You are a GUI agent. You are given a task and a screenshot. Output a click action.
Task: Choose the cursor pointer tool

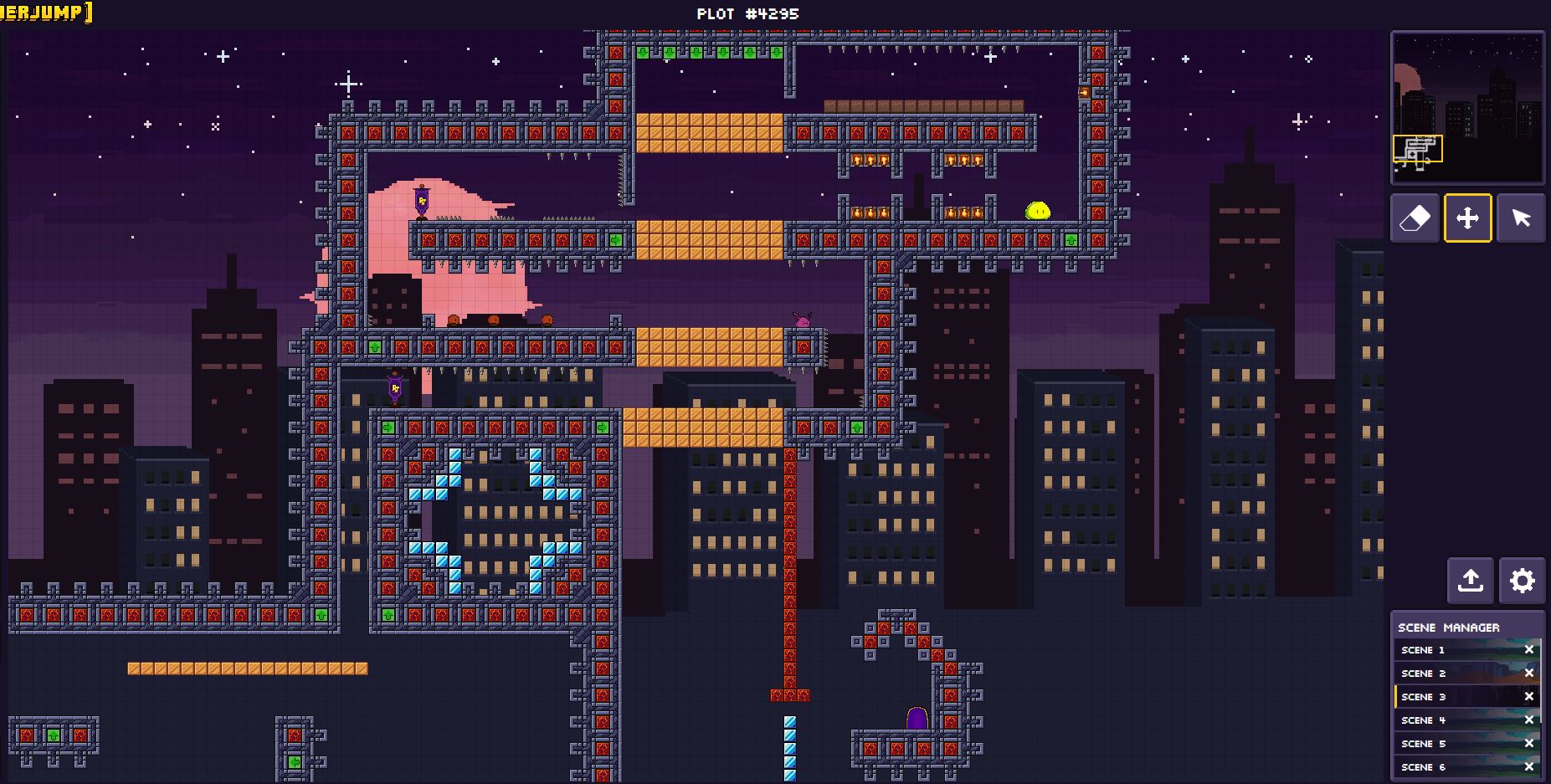pyautogui.click(x=1521, y=218)
